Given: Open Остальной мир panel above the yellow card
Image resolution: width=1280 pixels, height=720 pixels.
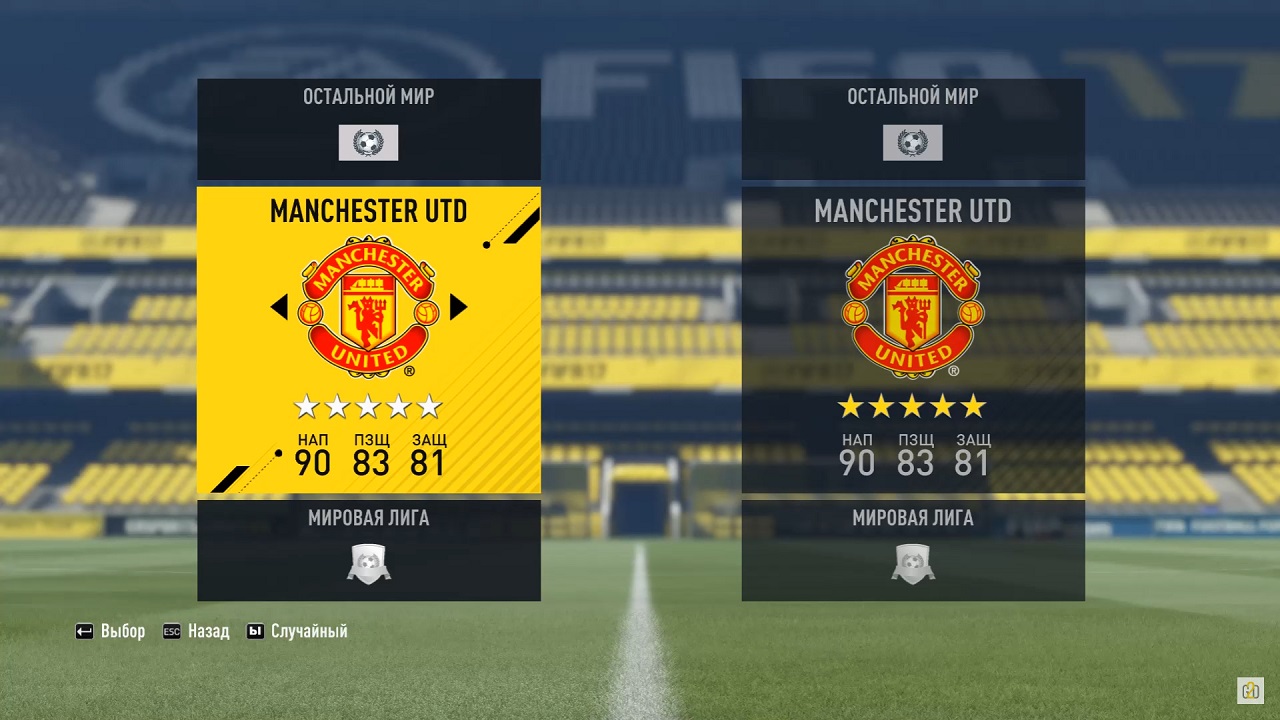Looking at the screenshot, I should pos(369,129).
